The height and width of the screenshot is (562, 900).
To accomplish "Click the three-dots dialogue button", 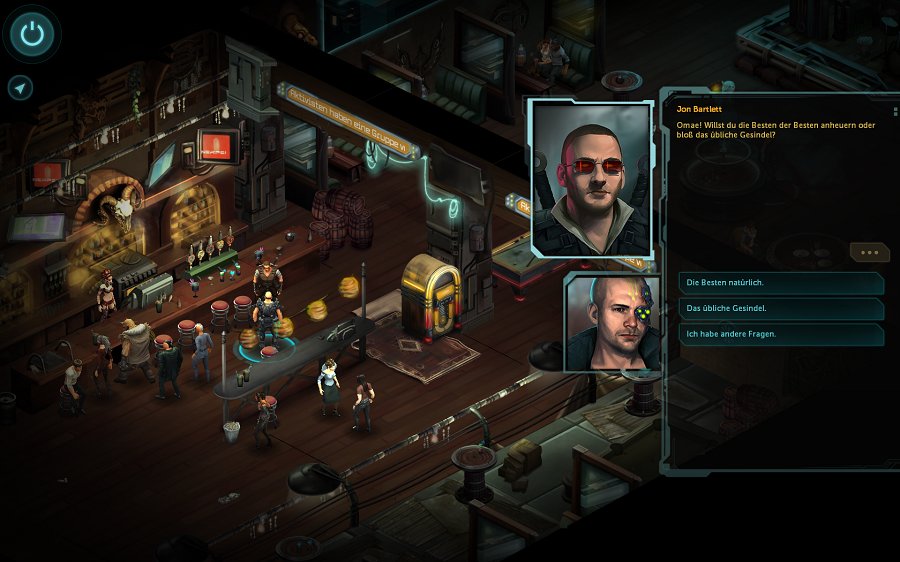I will click(x=868, y=253).
